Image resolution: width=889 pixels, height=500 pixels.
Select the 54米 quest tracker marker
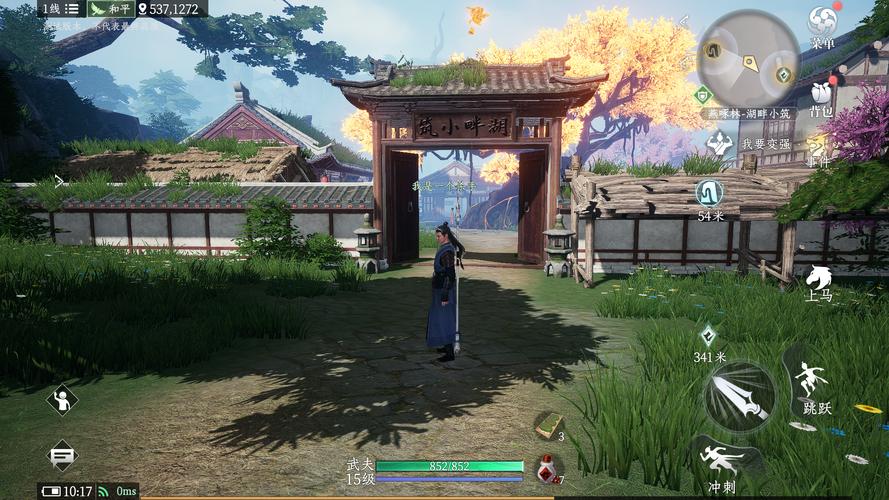point(710,192)
